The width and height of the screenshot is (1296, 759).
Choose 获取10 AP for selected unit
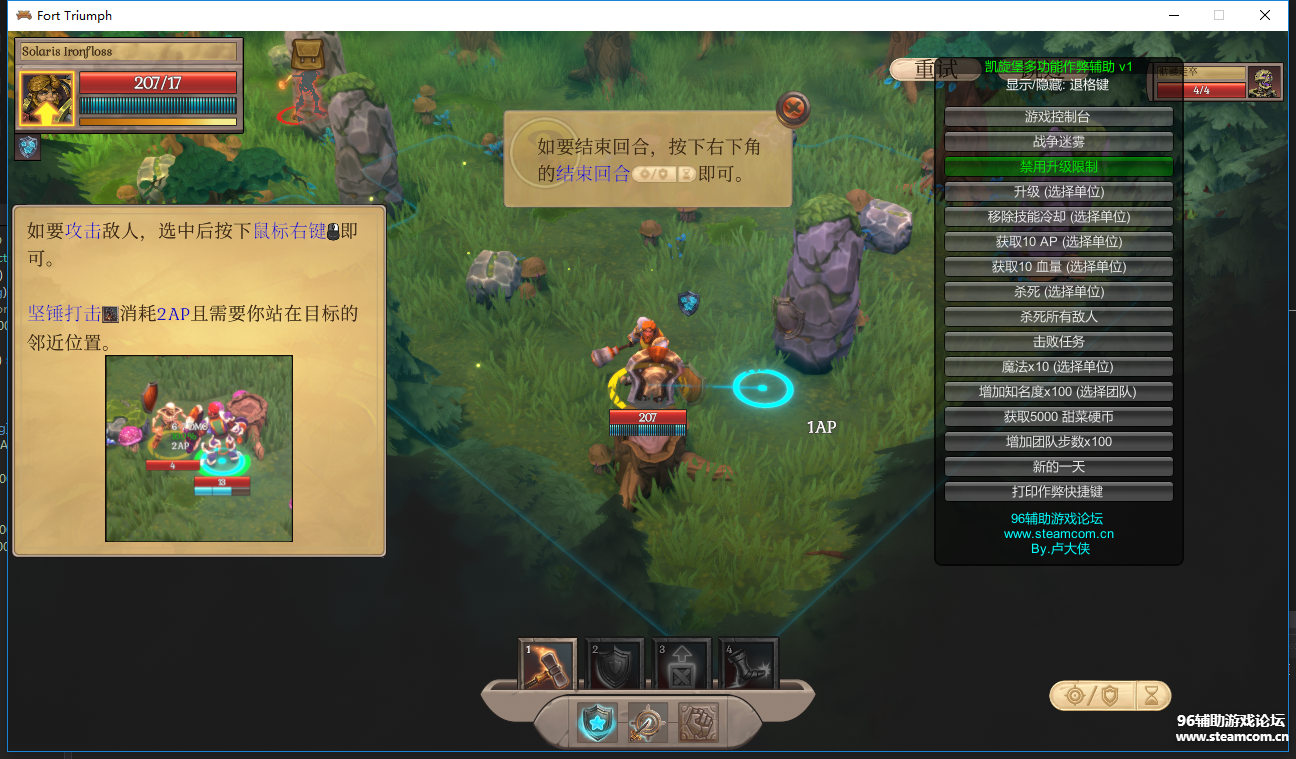coord(1058,242)
